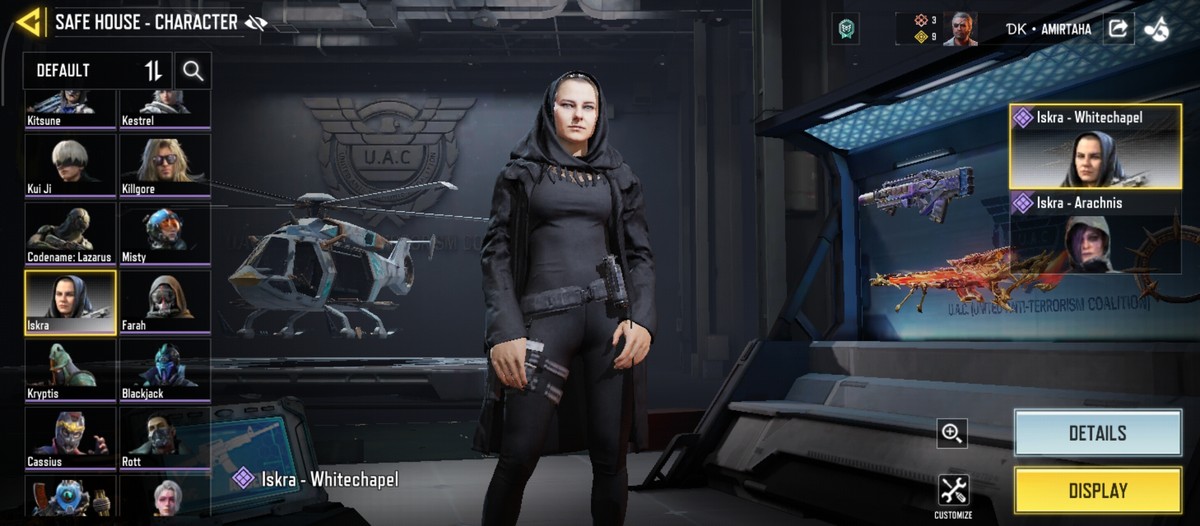Select the Kryptis character tile
The image size is (1200, 526).
click(x=70, y=369)
